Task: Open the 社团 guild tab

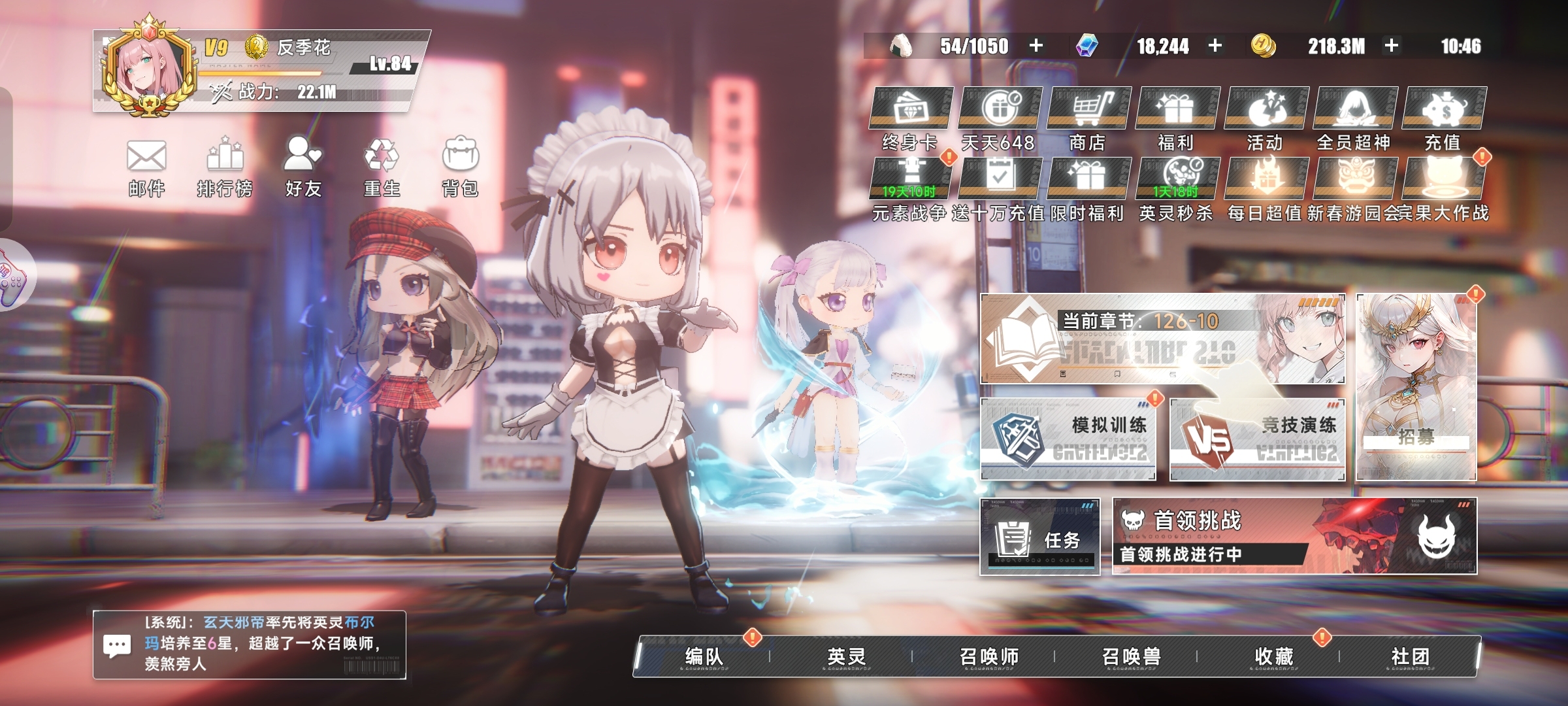Action: (1410, 656)
